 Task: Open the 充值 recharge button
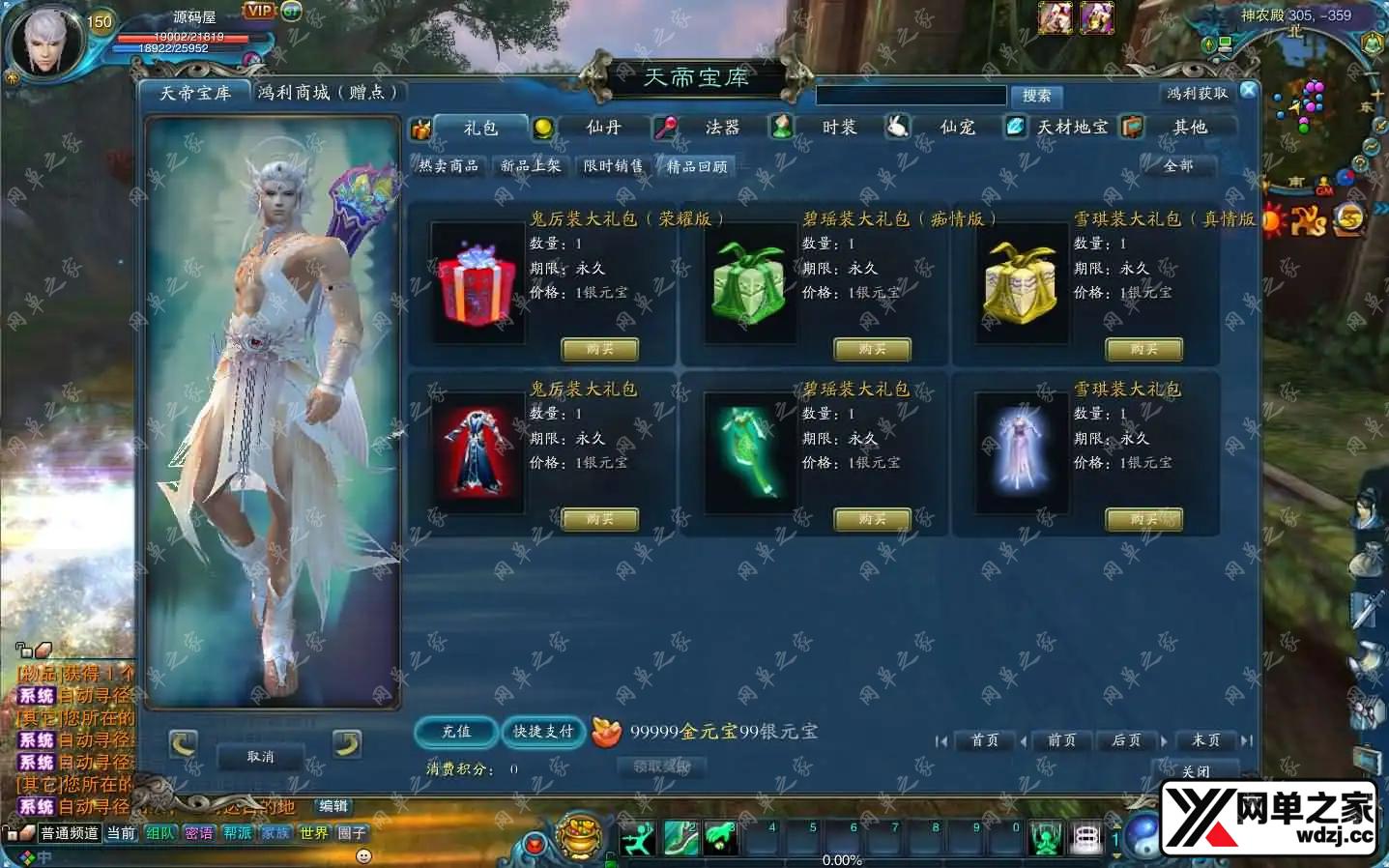coord(456,732)
